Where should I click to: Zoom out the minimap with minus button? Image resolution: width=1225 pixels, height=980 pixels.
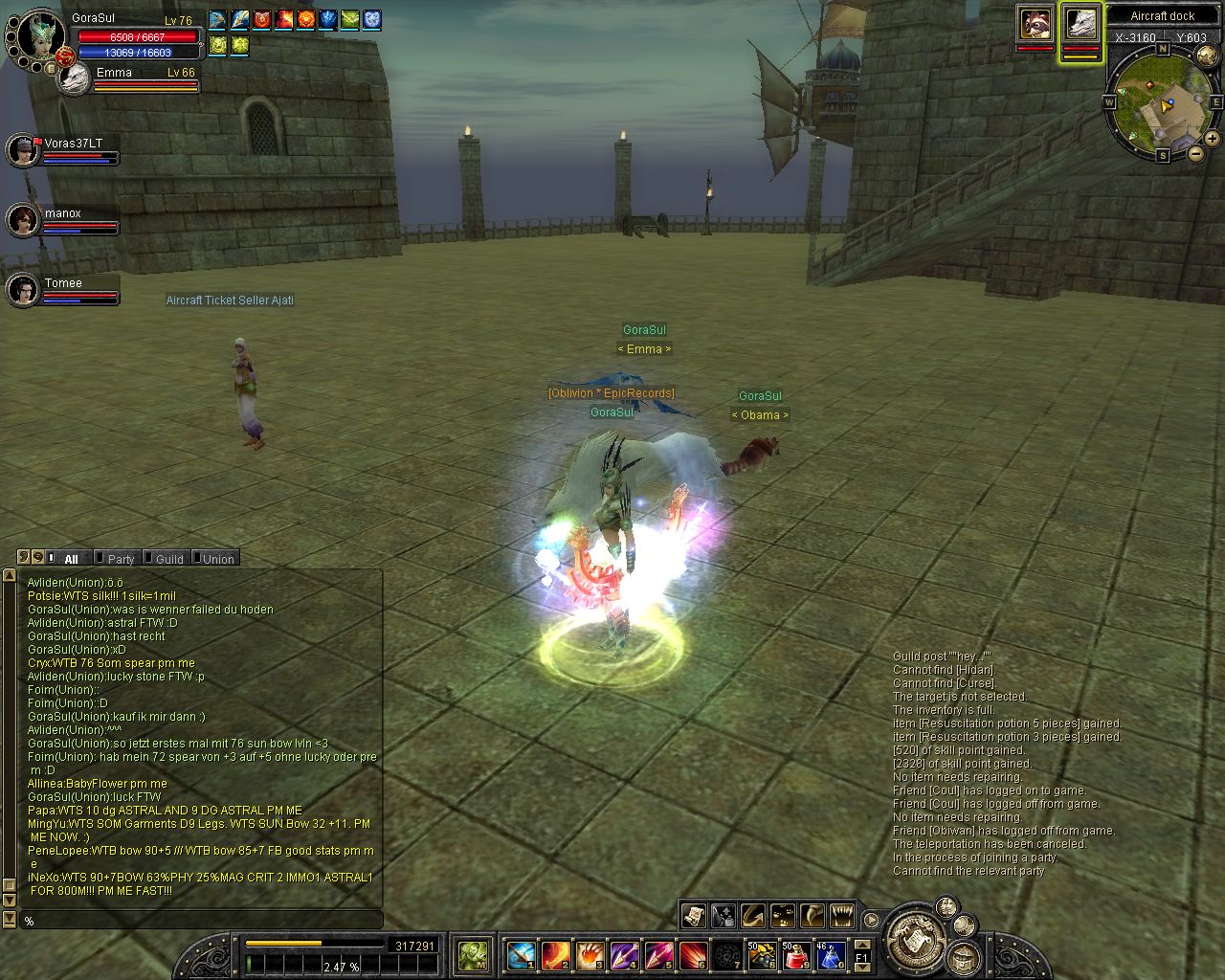click(x=1196, y=153)
